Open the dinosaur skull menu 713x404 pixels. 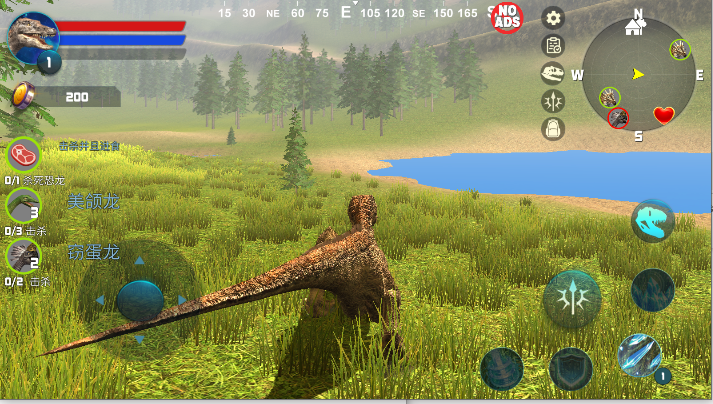(x=553, y=72)
